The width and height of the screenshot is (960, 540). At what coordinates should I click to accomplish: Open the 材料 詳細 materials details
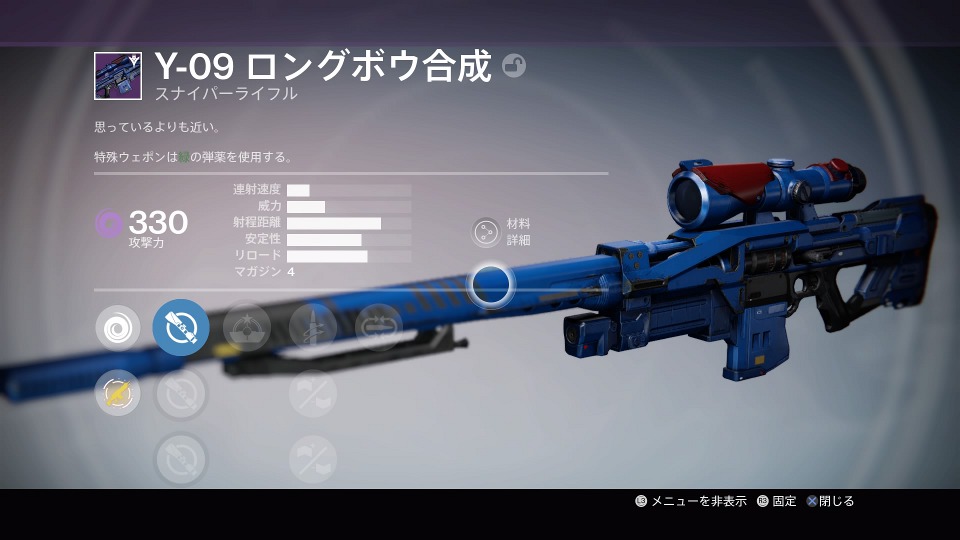(x=486, y=232)
